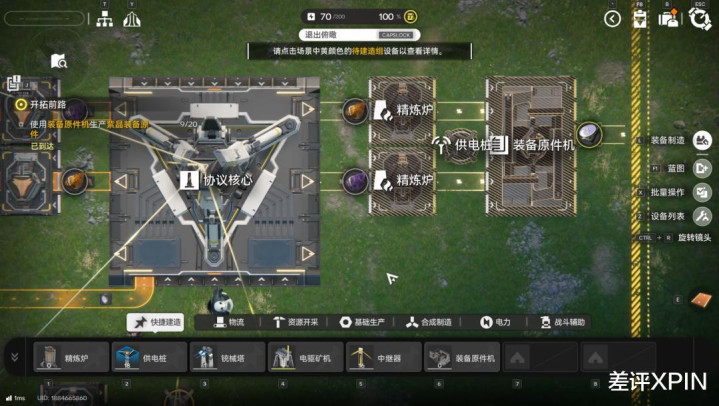Switch to the 资源开采 category
The image size is (719, 406).
click(x=295, y=322)
